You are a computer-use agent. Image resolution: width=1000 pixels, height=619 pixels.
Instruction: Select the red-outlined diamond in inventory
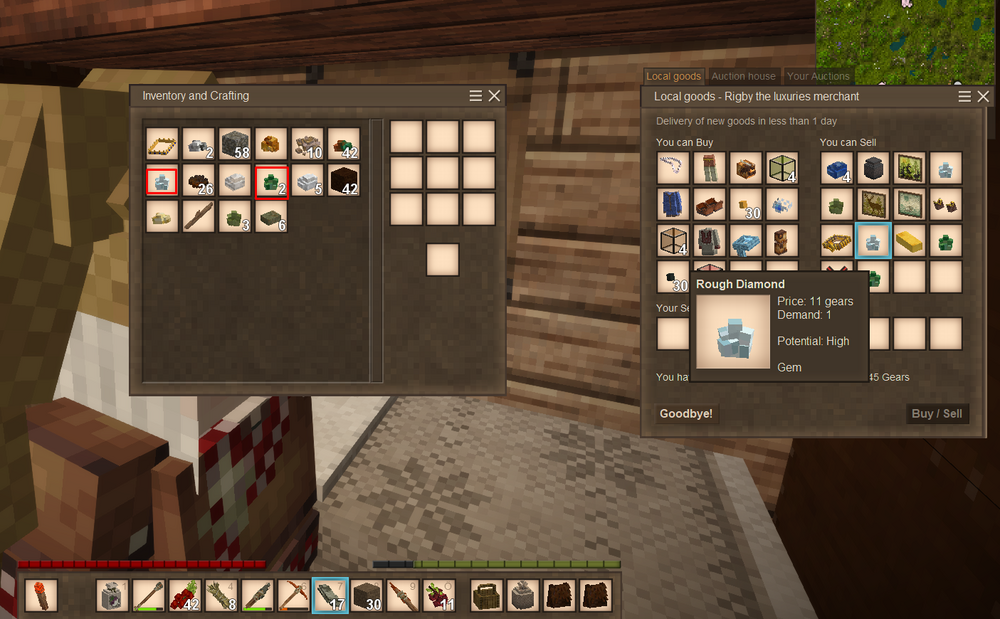[x=162, y=182]
